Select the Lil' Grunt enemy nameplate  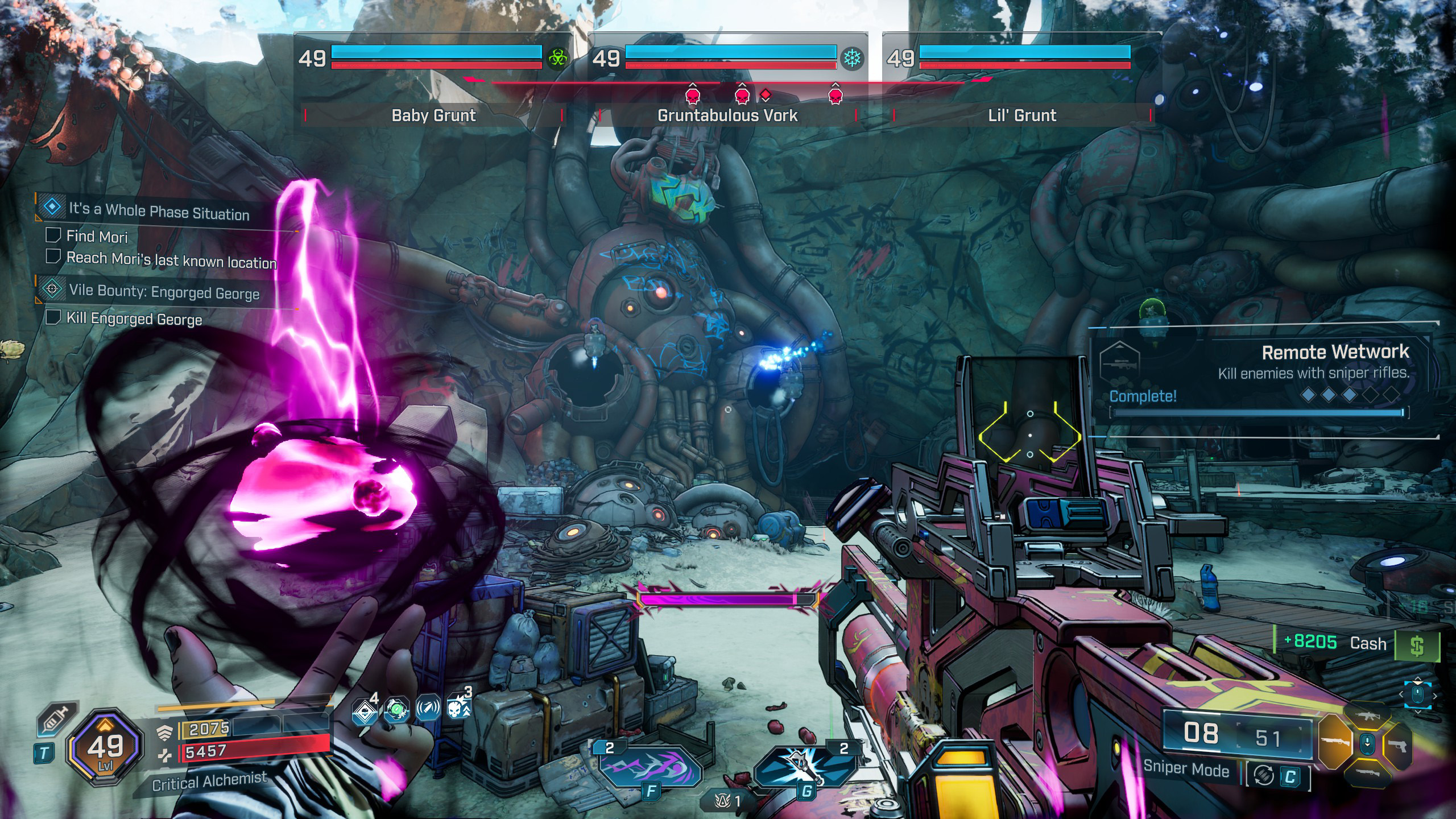pos(1022,115)
